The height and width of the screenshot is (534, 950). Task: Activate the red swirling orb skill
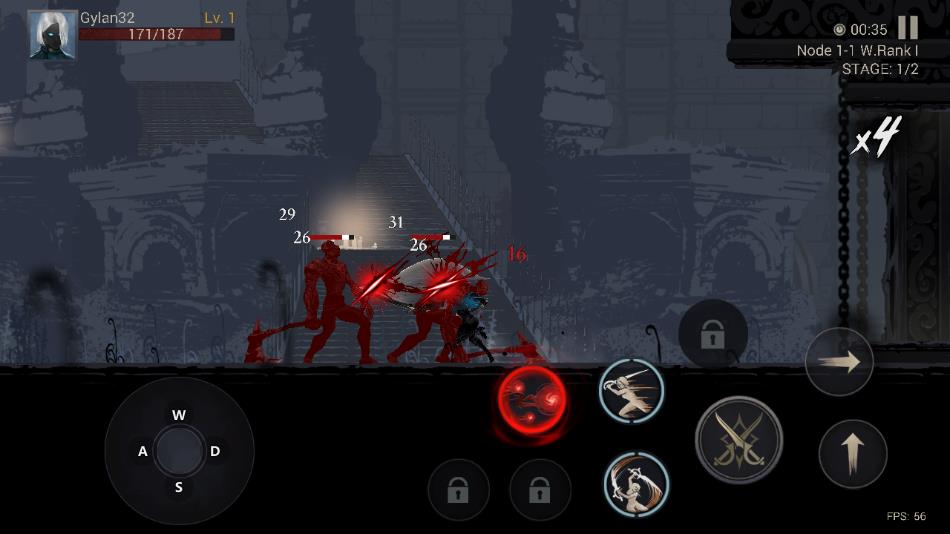click(532, 400)
